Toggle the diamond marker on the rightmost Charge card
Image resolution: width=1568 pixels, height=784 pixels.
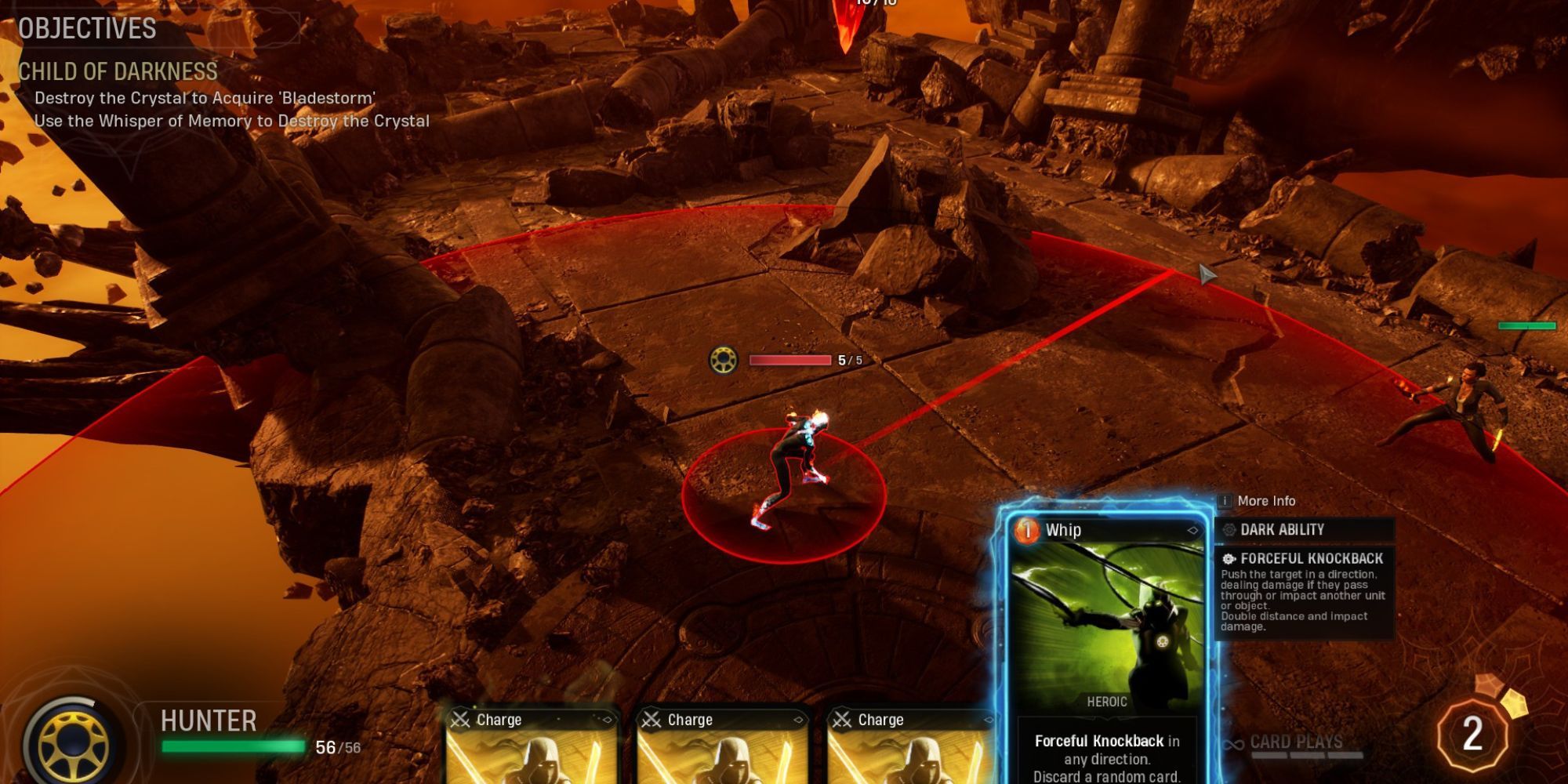point(990,718)
